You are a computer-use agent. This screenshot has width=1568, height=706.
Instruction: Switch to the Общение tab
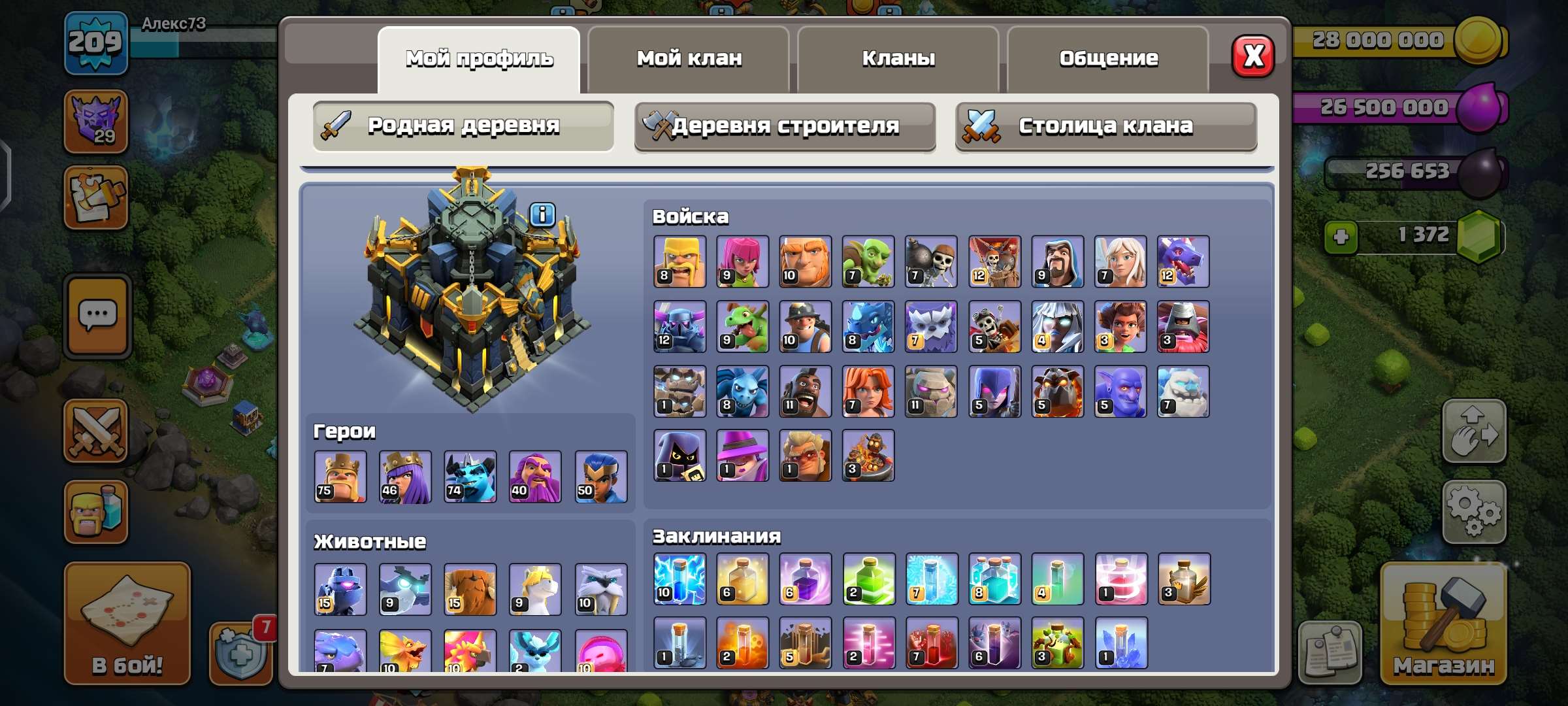pyautogui.click(x=1109, y=58)
